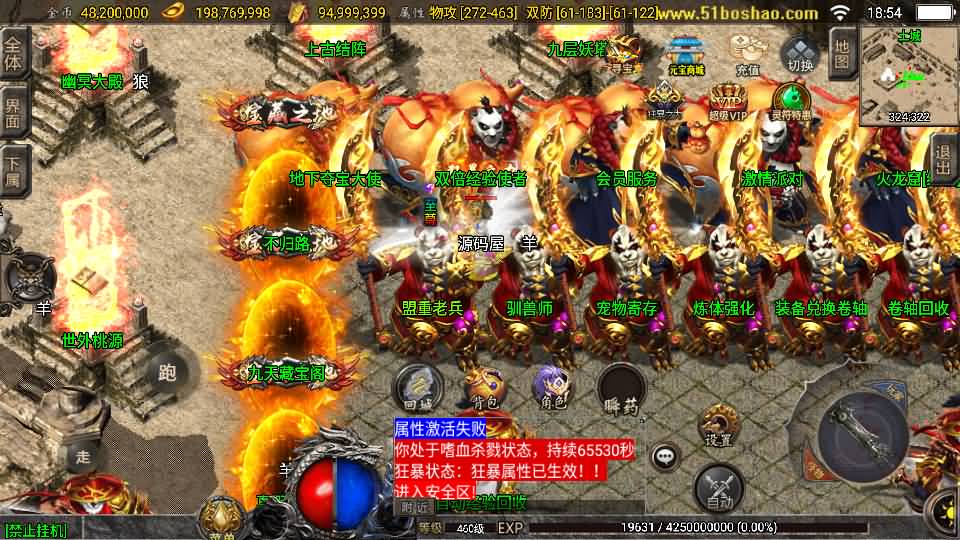Tap the 充值 recharge icon
Viewport: 960px width, 540px height.
tap(747, 55)
